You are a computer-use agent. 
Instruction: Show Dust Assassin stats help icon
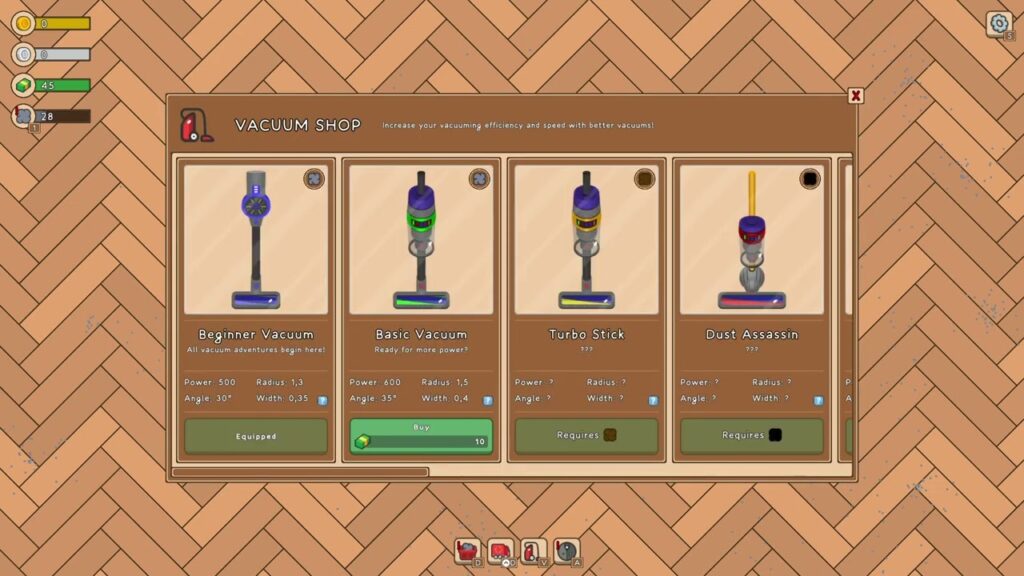click(x=817, y=400)
